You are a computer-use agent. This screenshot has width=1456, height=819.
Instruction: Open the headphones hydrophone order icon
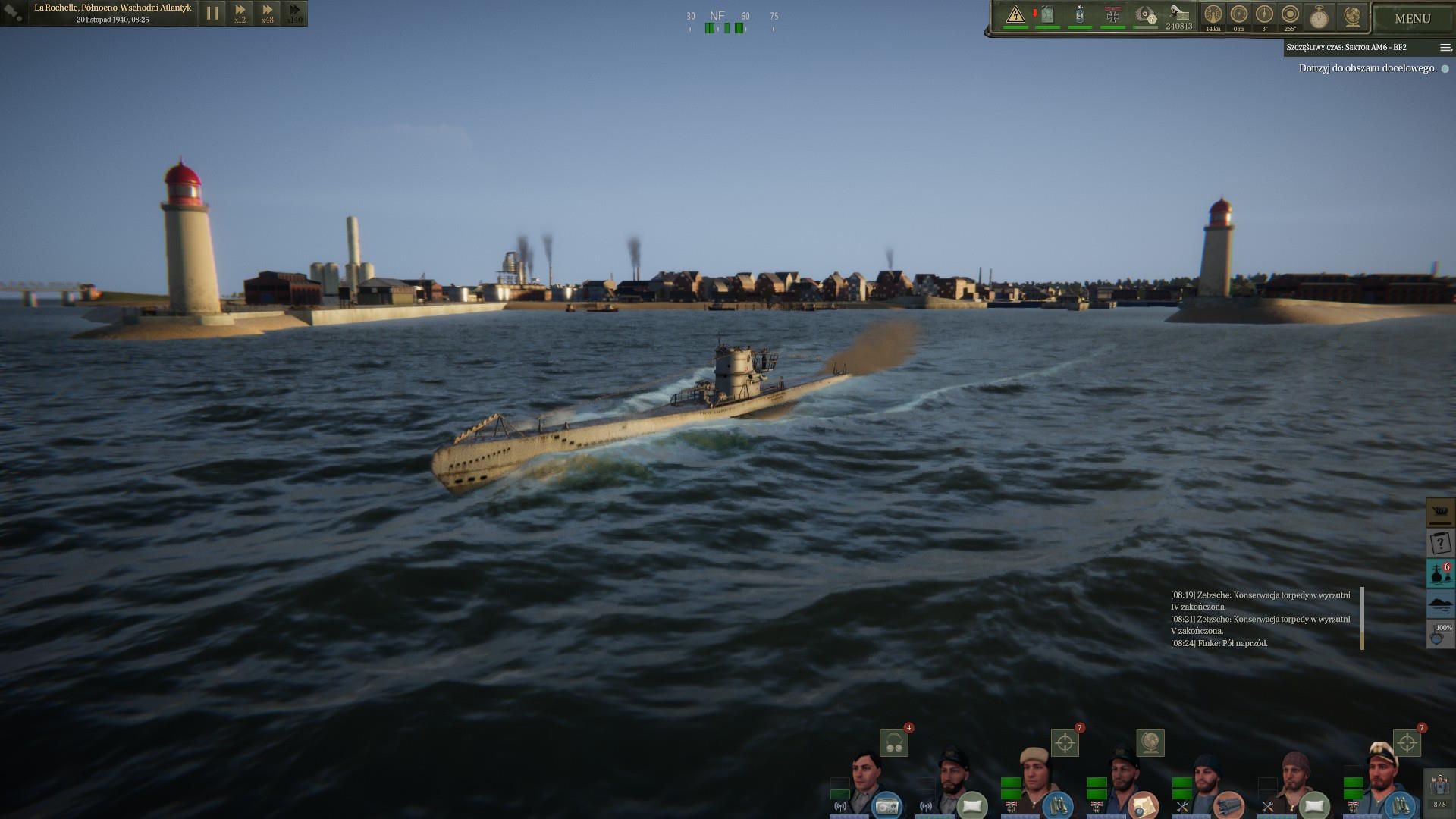[x=894, y=743]
